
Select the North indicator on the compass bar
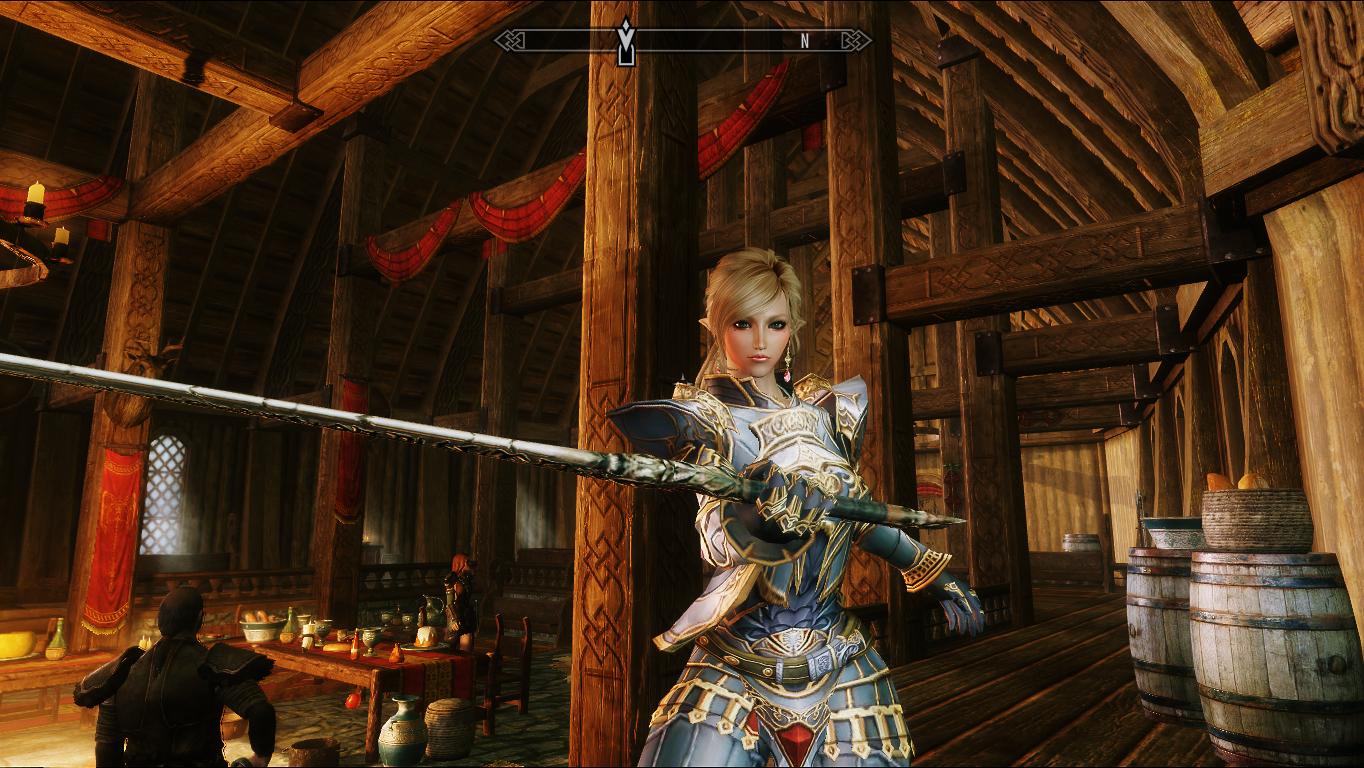tap(804, 41)
